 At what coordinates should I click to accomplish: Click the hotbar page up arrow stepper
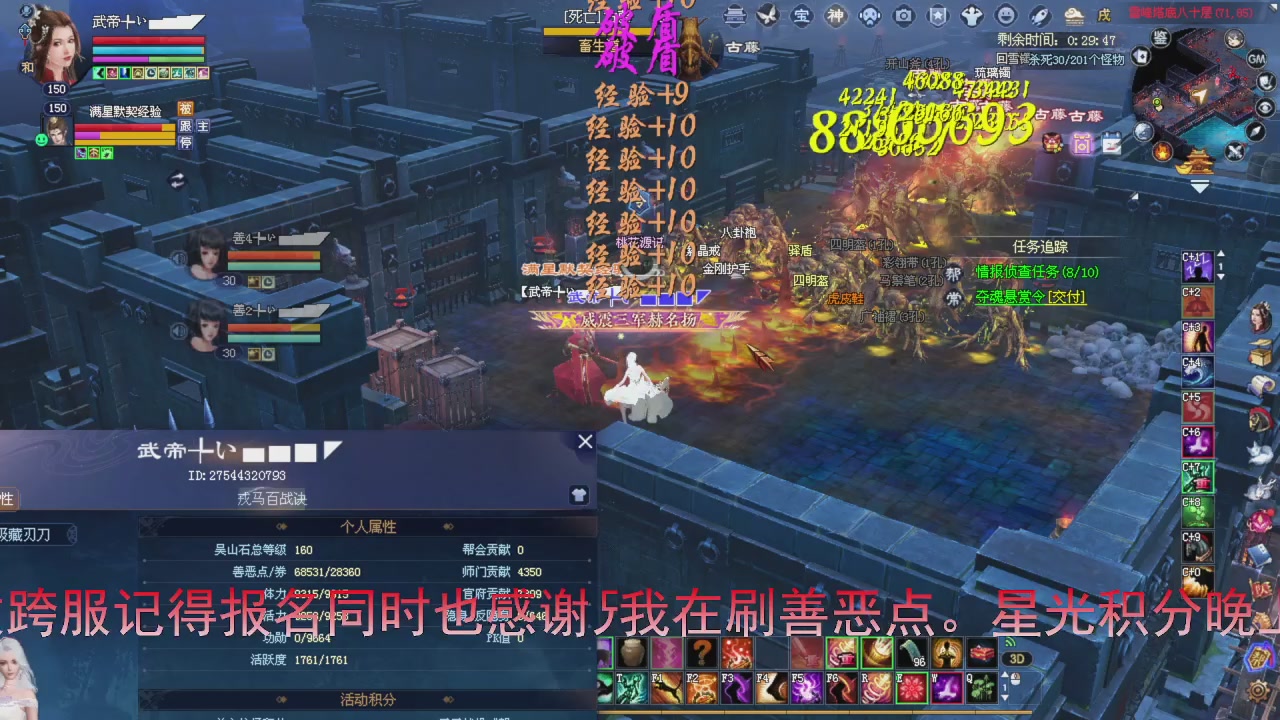click(1006, 675)
